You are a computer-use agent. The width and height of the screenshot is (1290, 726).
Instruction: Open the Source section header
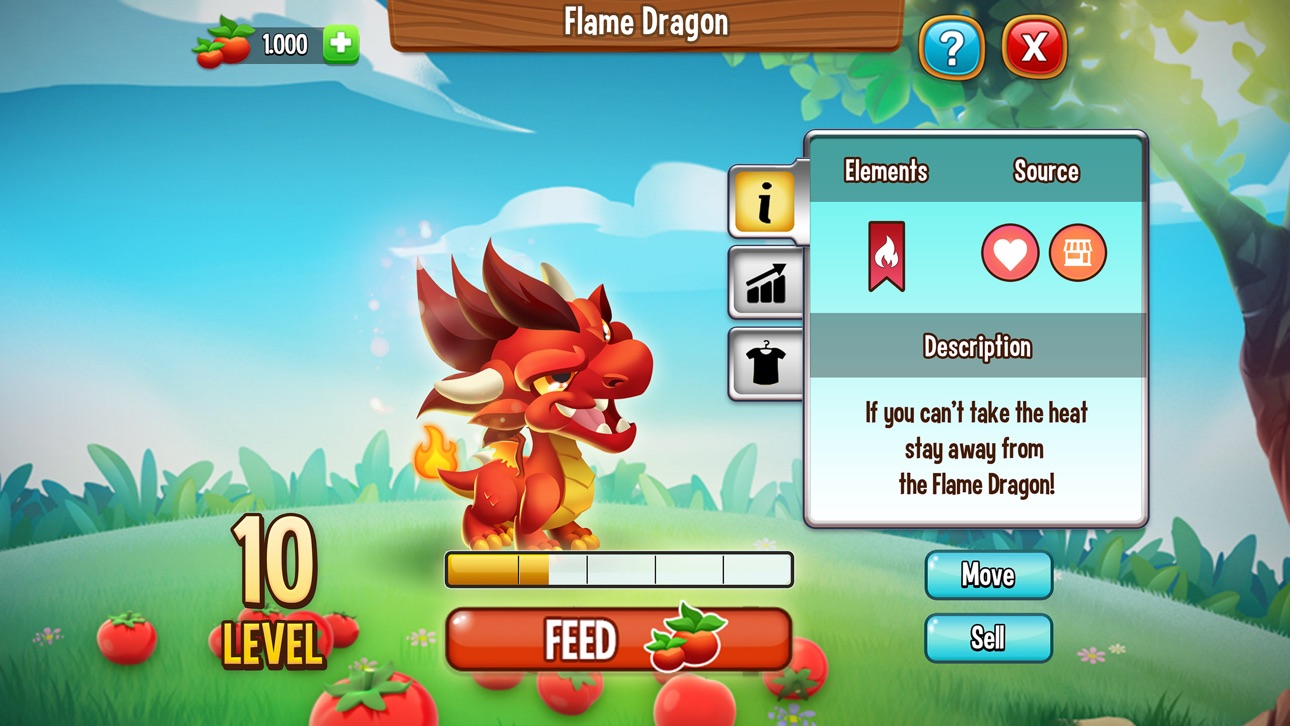[x=1047, y=171]
